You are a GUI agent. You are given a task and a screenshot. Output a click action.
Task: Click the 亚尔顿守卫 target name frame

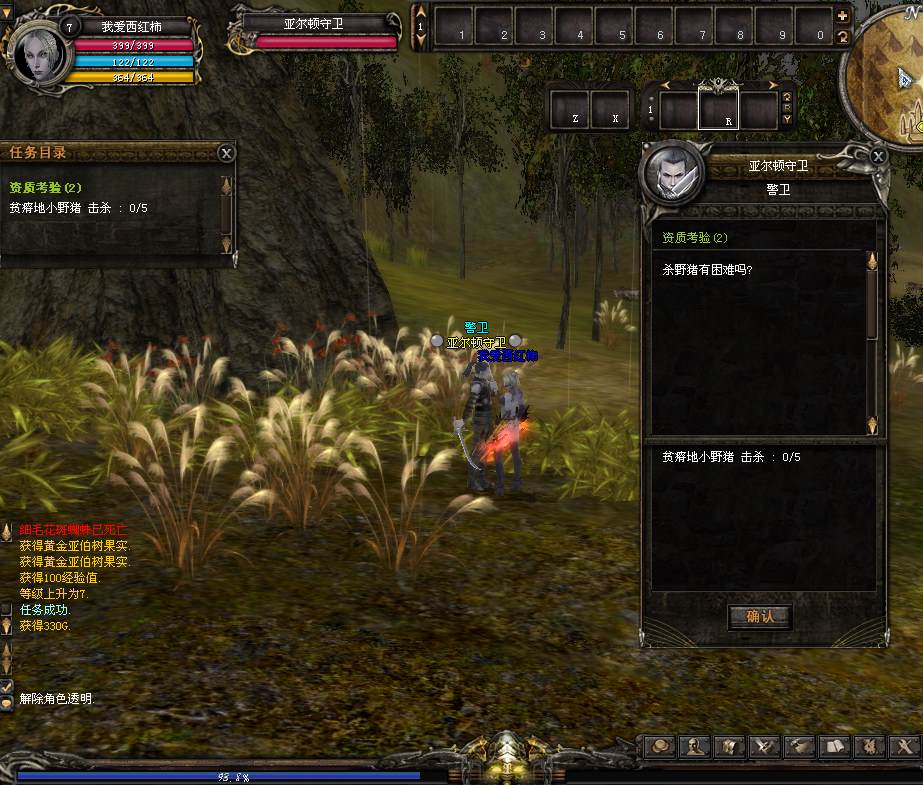[313, 23]
